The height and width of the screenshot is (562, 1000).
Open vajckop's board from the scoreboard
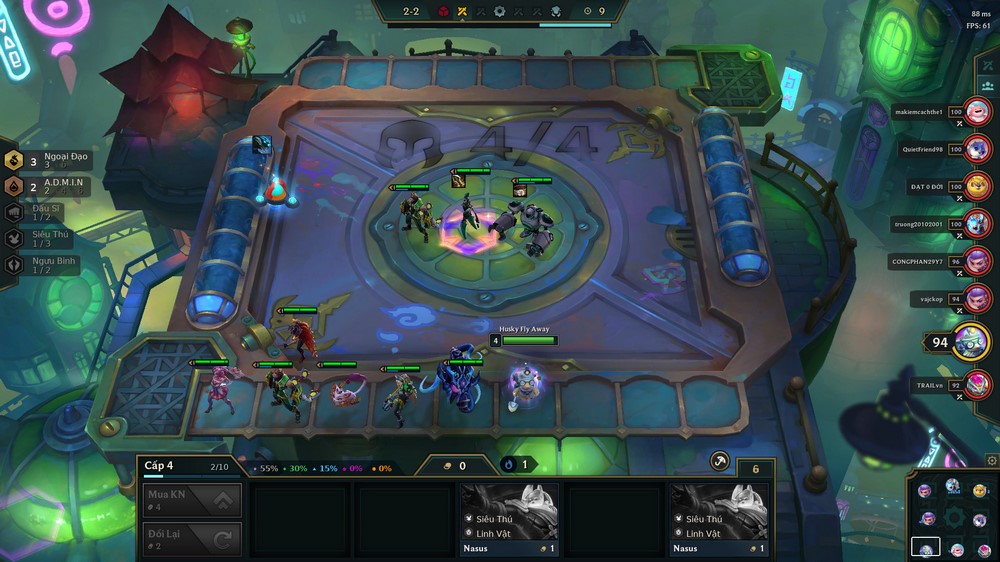[977, 298]
